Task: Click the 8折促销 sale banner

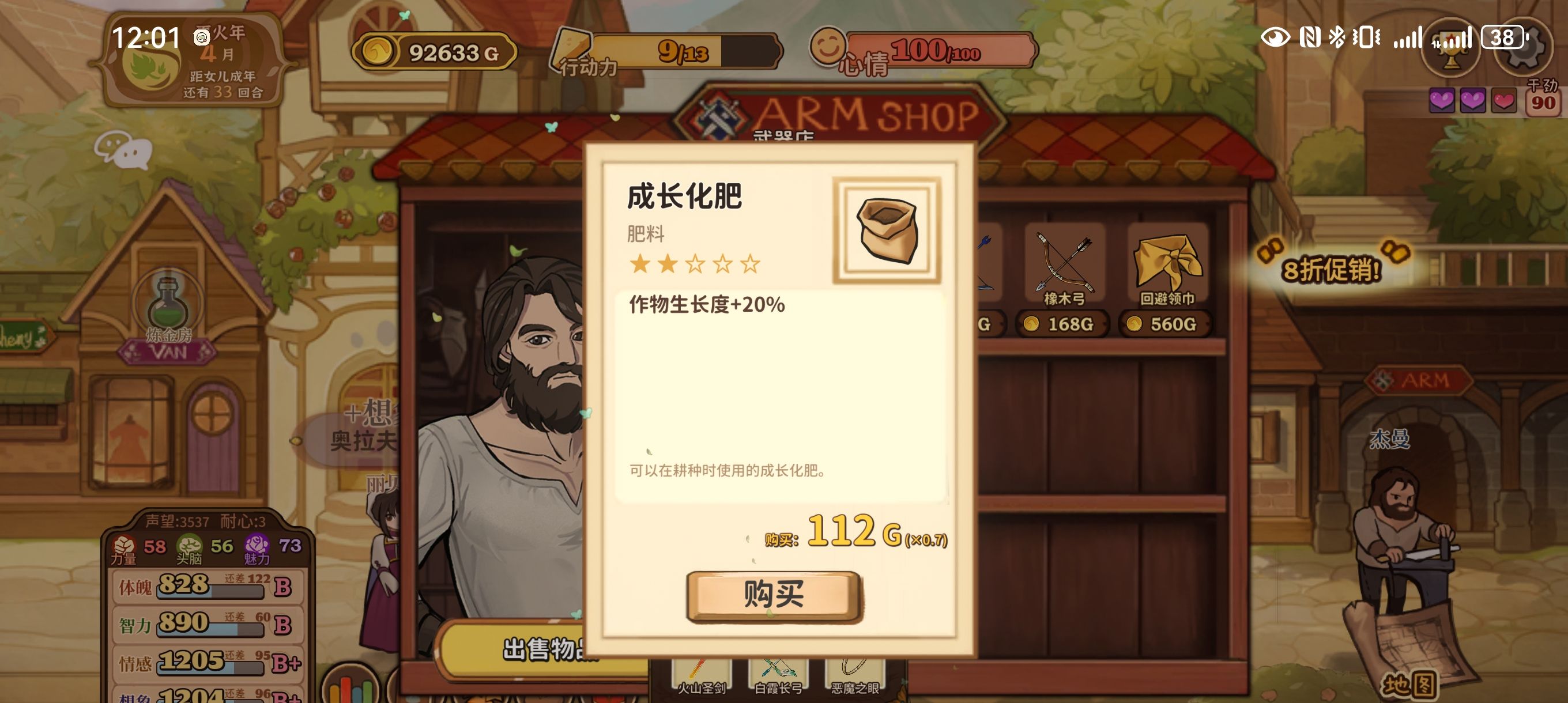Action: (1330, 269)
